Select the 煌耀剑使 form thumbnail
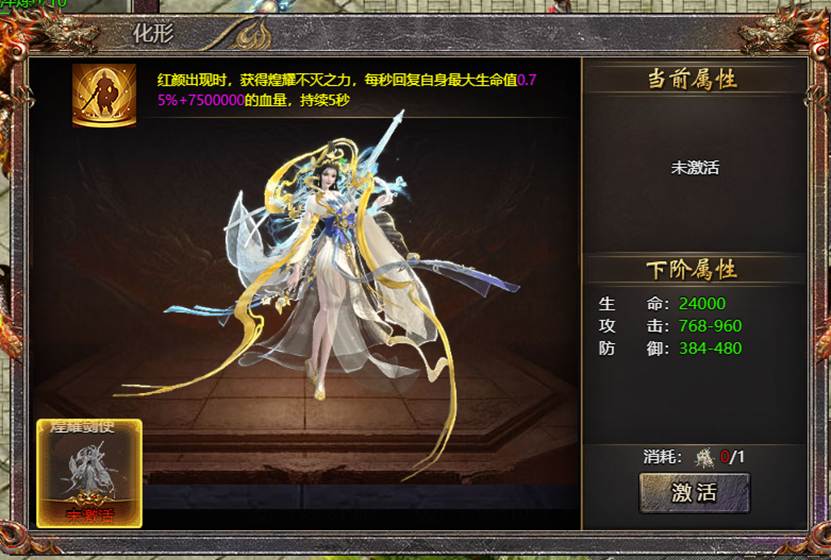The height and width of the screenshot is (560, 831). pyautogui.click(x=89, y=473)
